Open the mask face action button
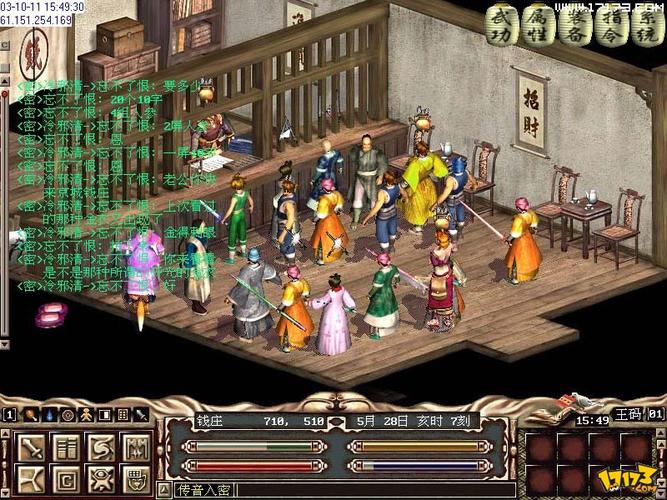 [134, 479]
